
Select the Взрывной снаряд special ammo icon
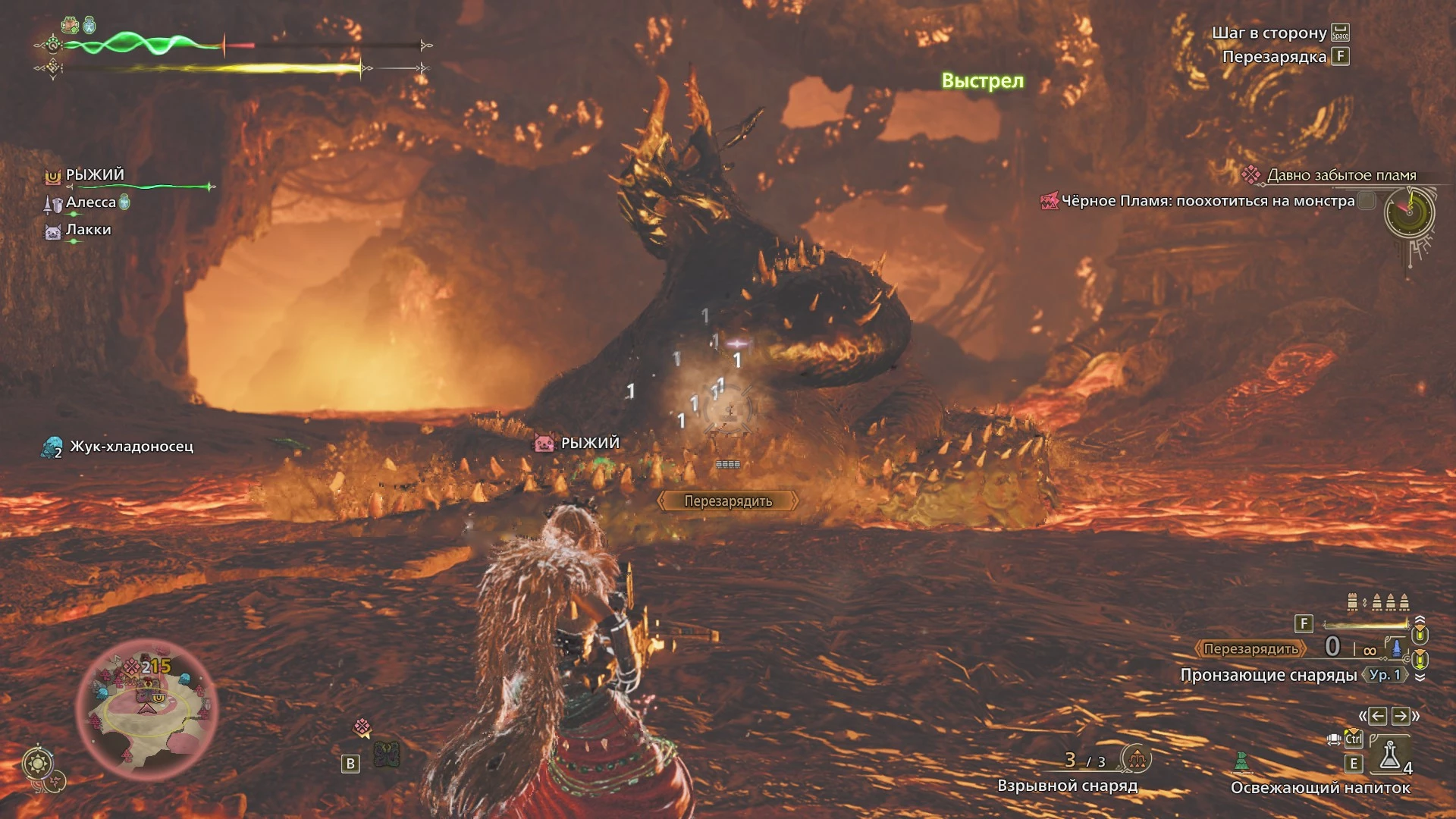point(1136,758)
